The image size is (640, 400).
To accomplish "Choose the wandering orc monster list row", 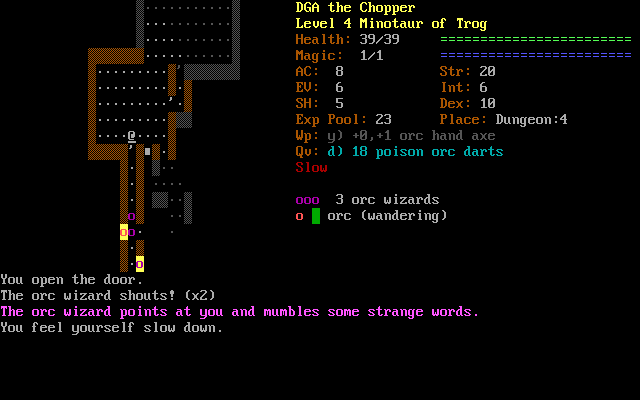I will 372,216.
